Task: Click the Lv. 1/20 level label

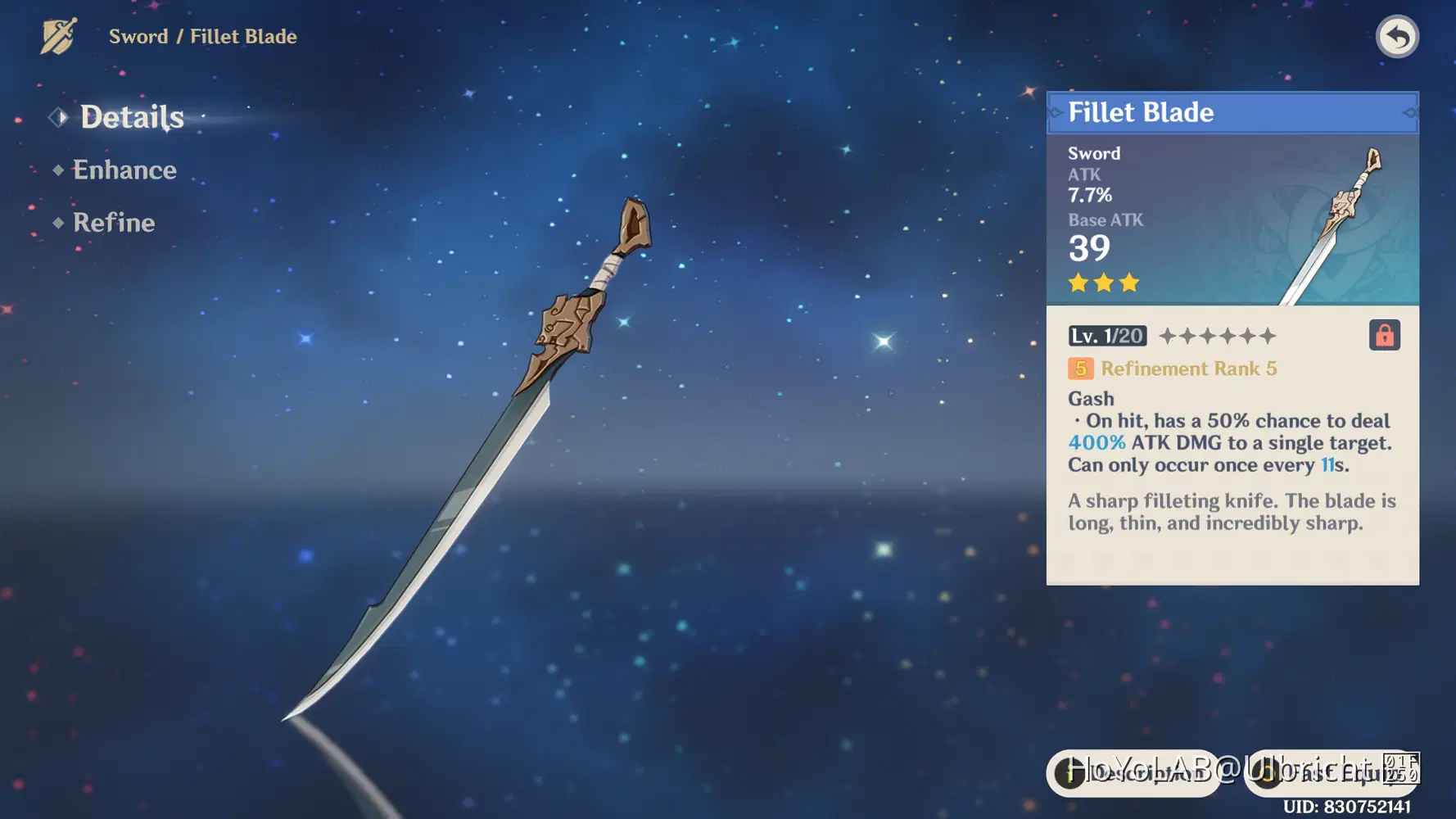Action: pyautogui.click(x=1106, y=335)
